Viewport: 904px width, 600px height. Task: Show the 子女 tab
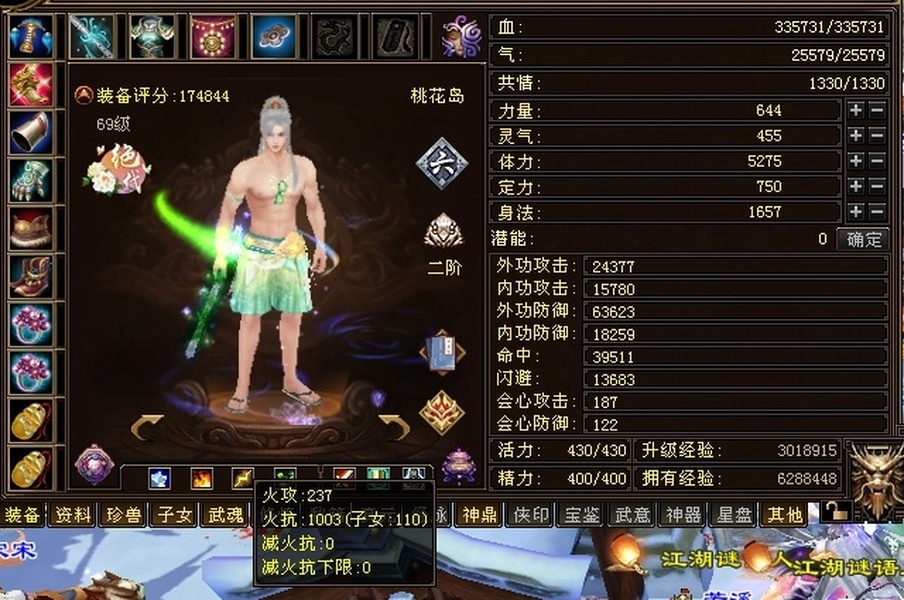(175, 515)
